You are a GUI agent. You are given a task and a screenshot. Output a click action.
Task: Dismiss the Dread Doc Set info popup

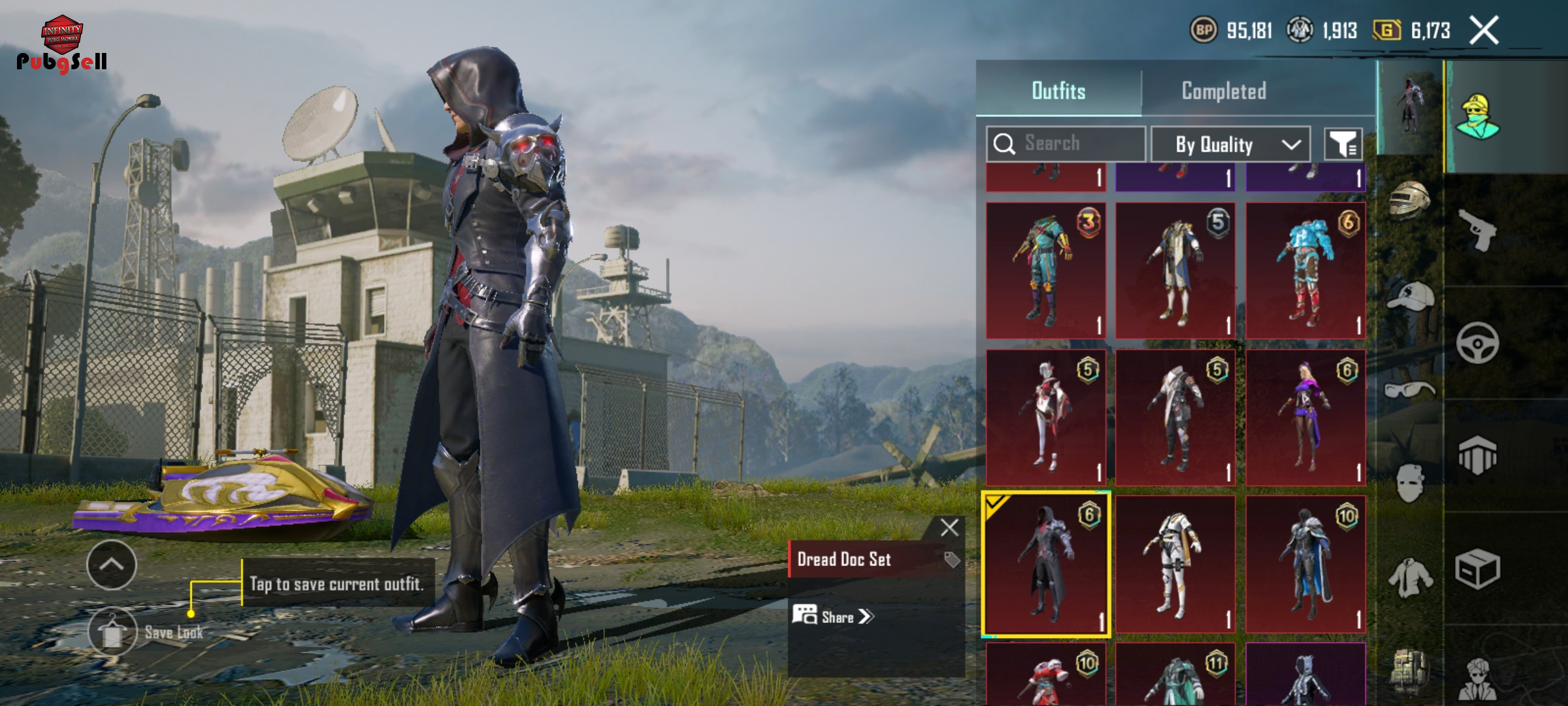point(949,528)
